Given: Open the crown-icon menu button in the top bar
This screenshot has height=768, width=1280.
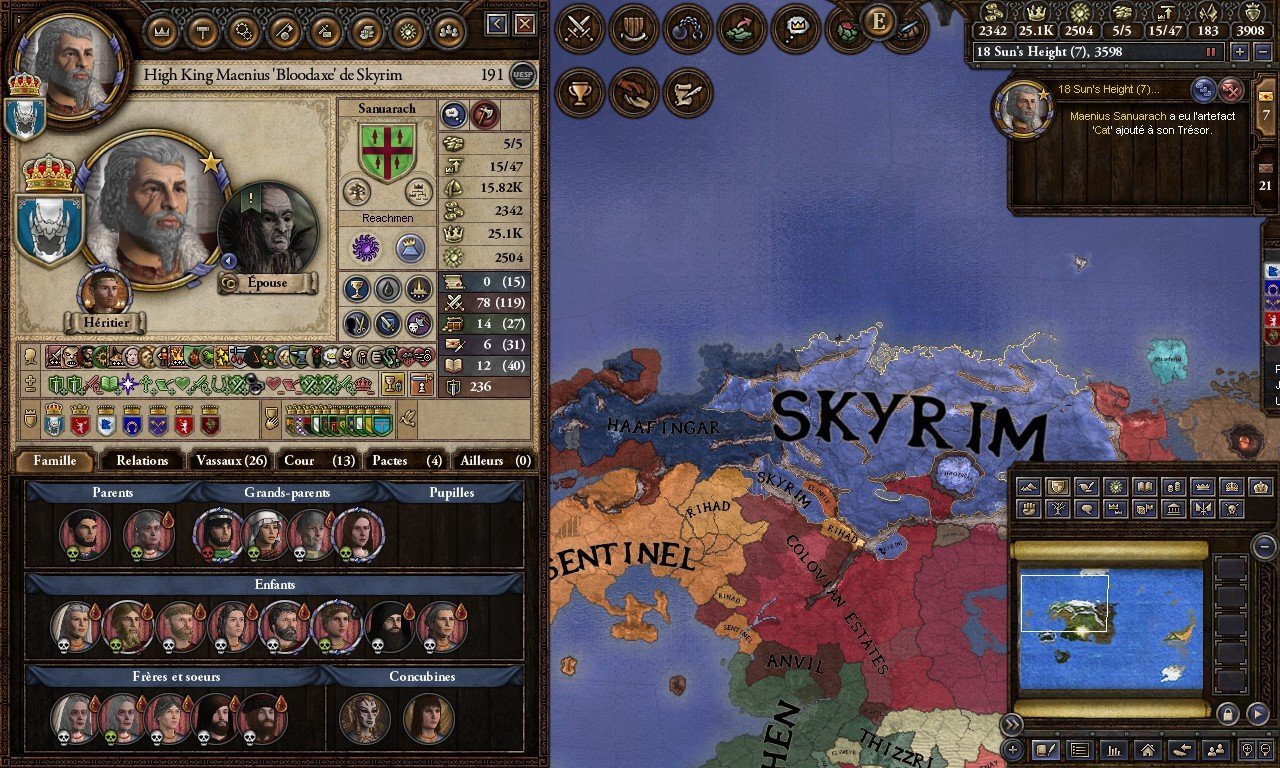Looking at the screenshot, I should pyautogui.click(x=162, y=31).
